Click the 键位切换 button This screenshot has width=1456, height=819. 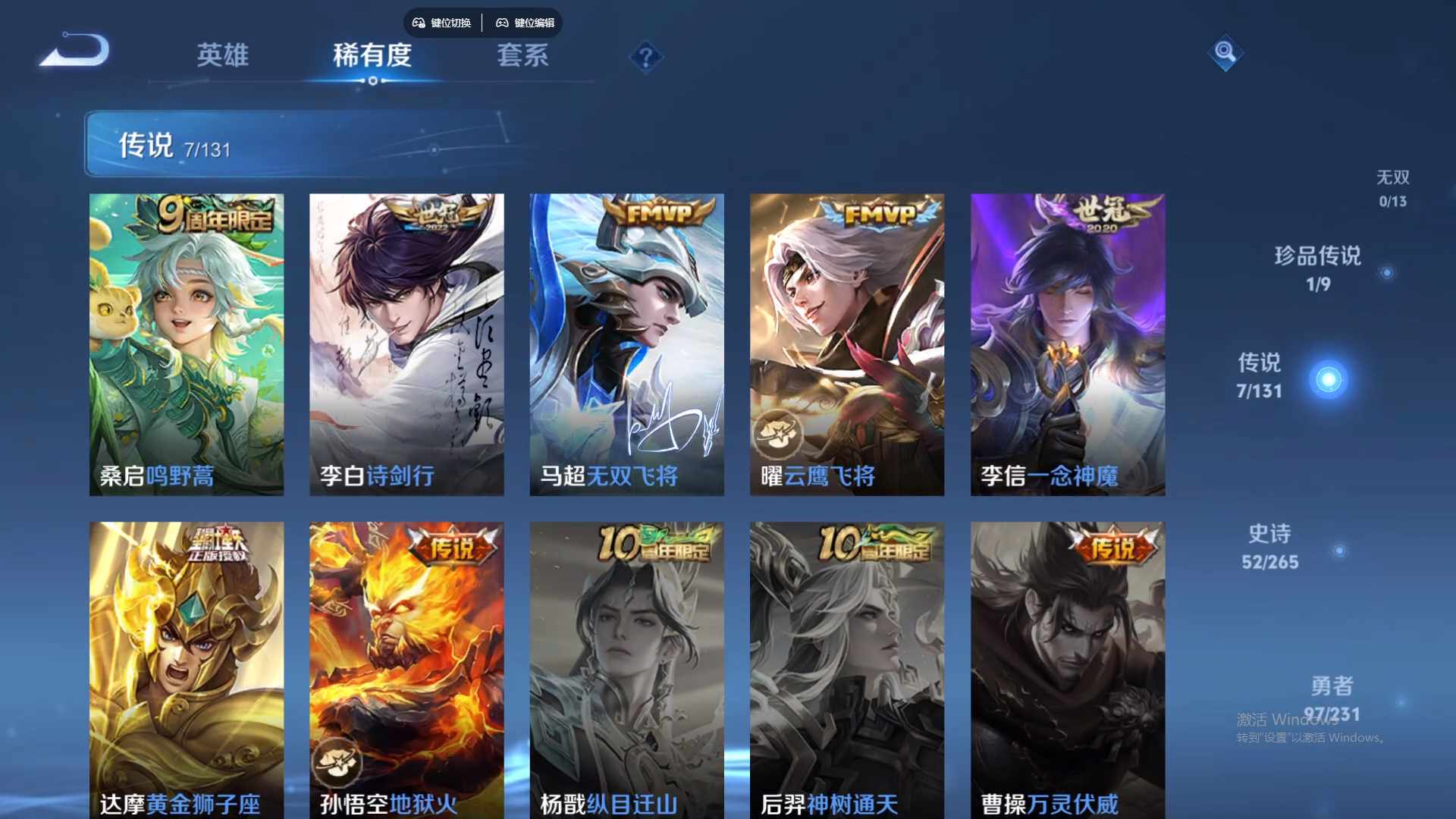pyautogui.click(x=441, y=23)
